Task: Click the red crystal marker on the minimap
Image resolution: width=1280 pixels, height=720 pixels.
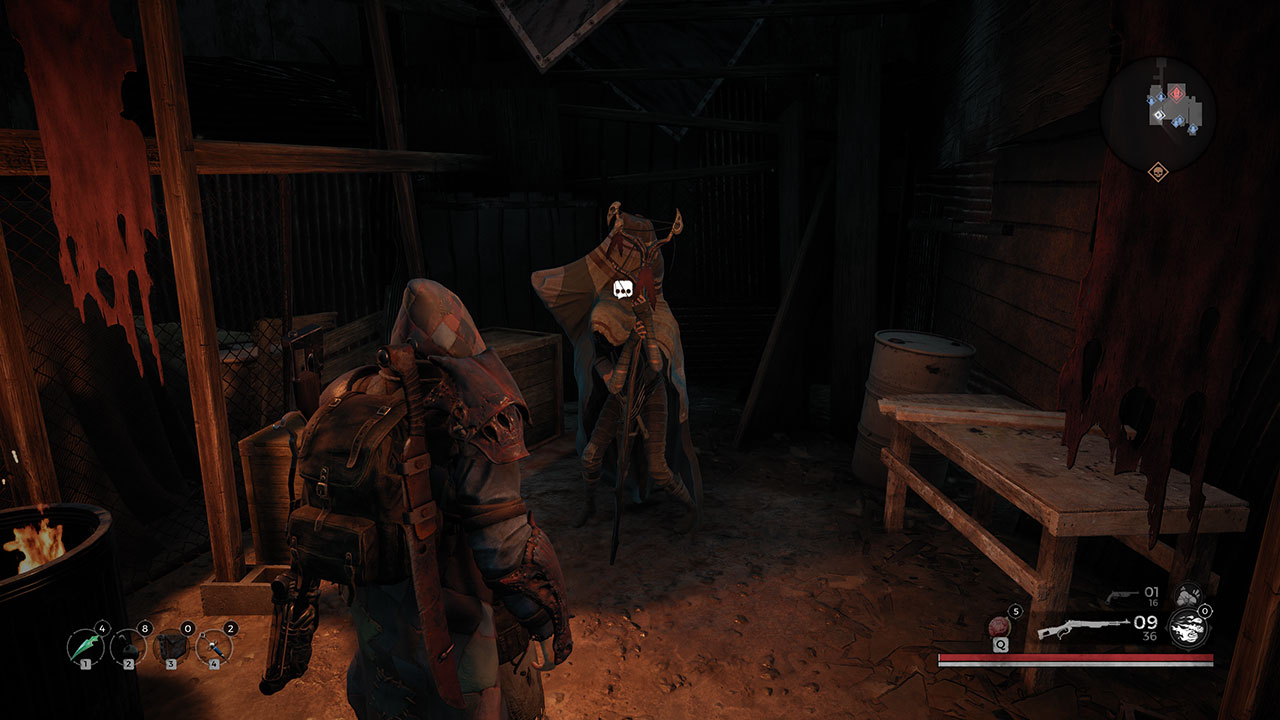Action: tap(1177, 95)
